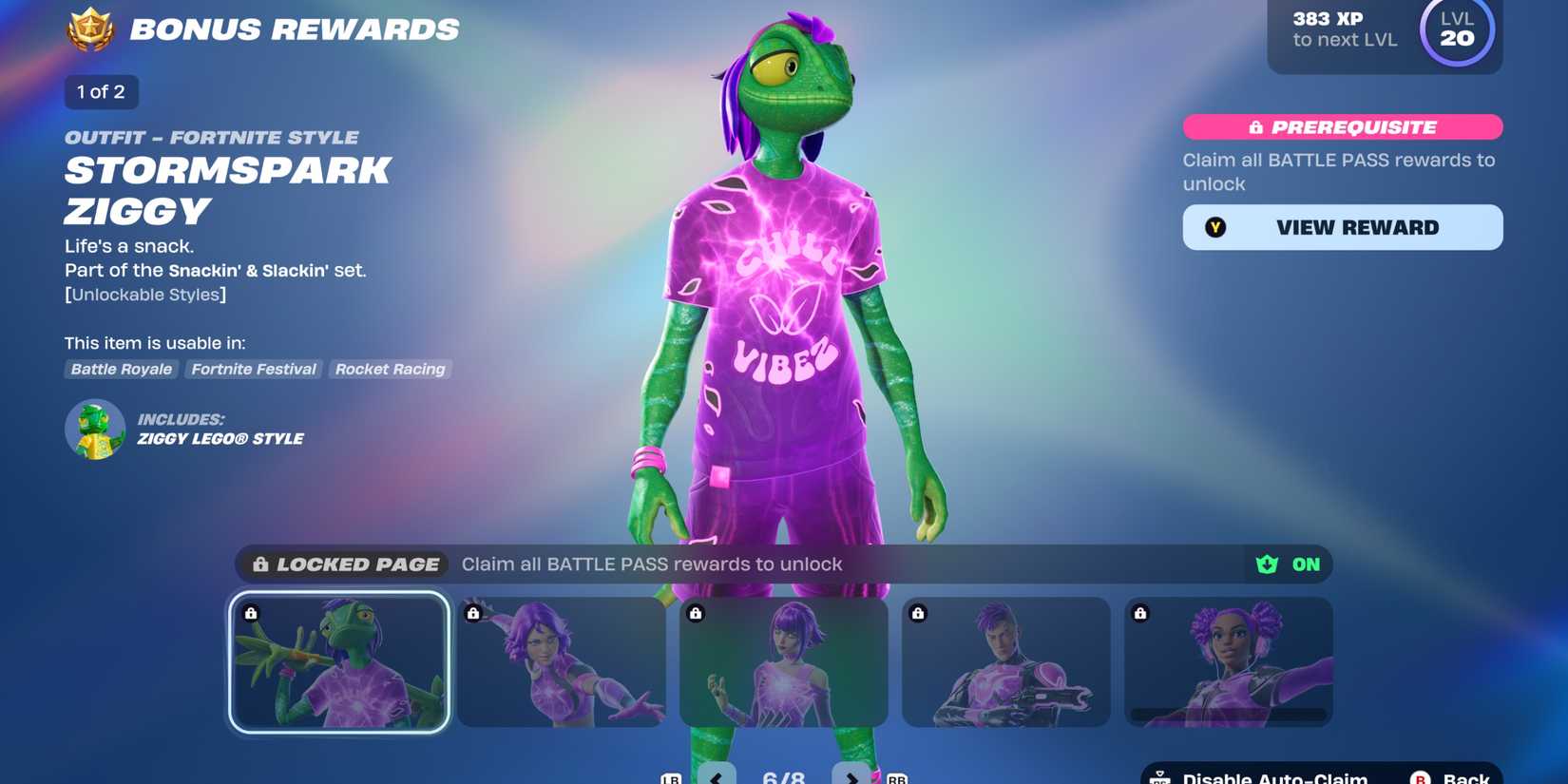This screenshot has height=784, width=1568.
Task: Click the View Reward button
Action: pos(1342,227)
